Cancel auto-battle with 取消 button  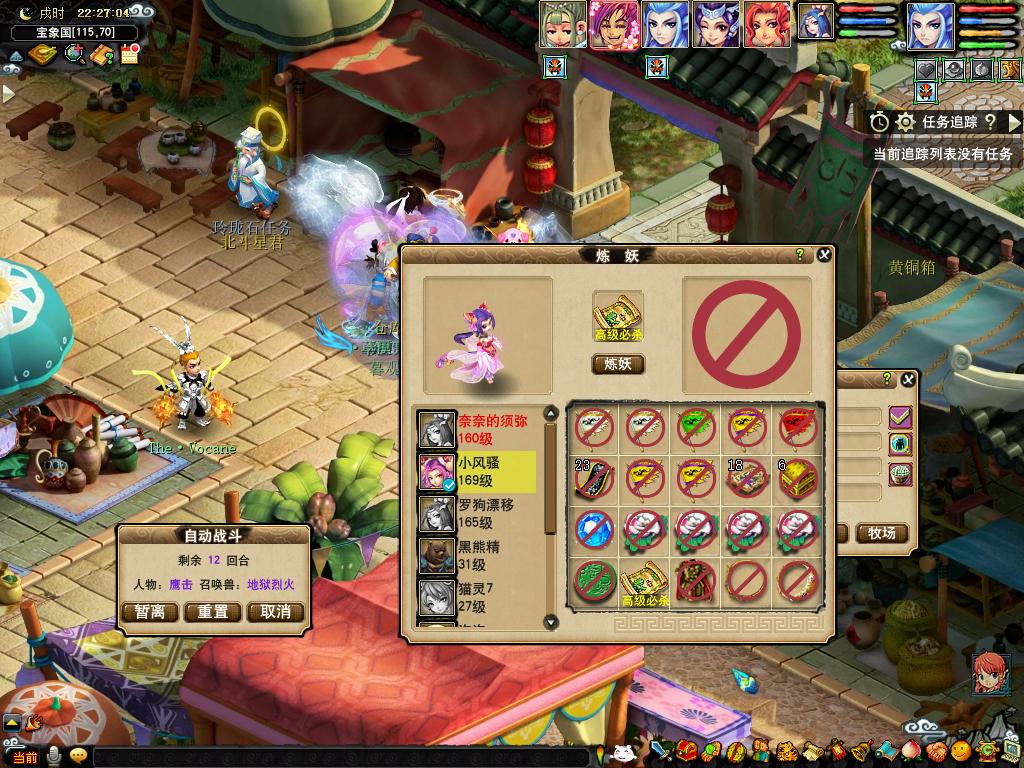tap(275, 612)
